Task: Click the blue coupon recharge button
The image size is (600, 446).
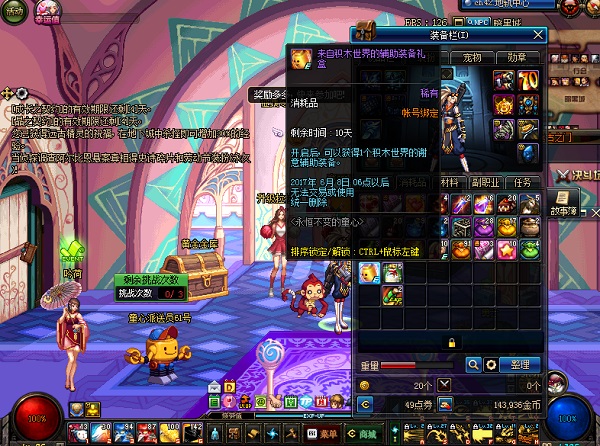Action: click(446, 404)
